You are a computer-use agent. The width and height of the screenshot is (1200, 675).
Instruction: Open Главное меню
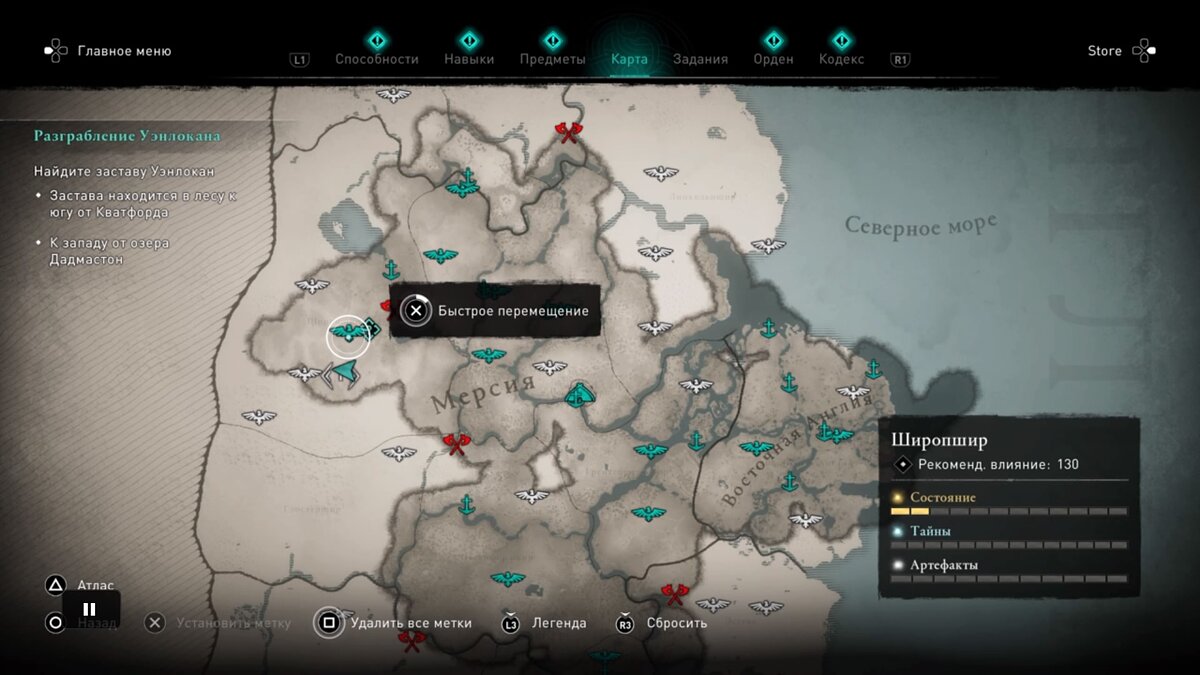tap(124, 51)
